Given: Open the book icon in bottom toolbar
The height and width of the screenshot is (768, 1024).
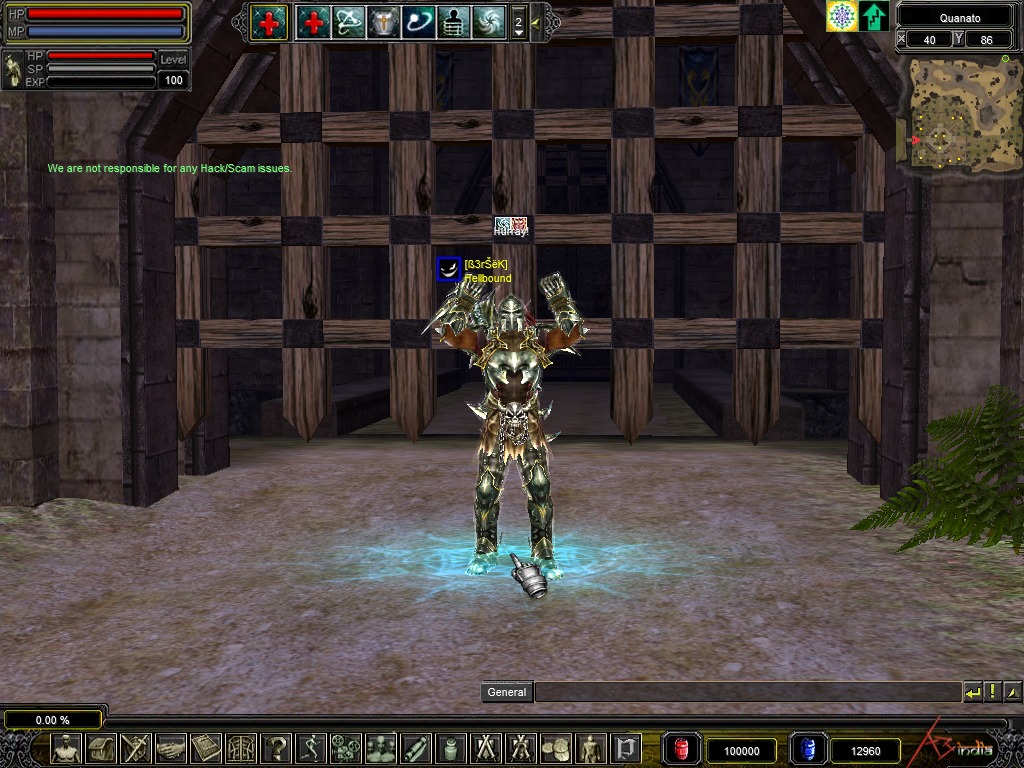Looking at the screenshot, I should pyautogui.click(x=206, y=748).
